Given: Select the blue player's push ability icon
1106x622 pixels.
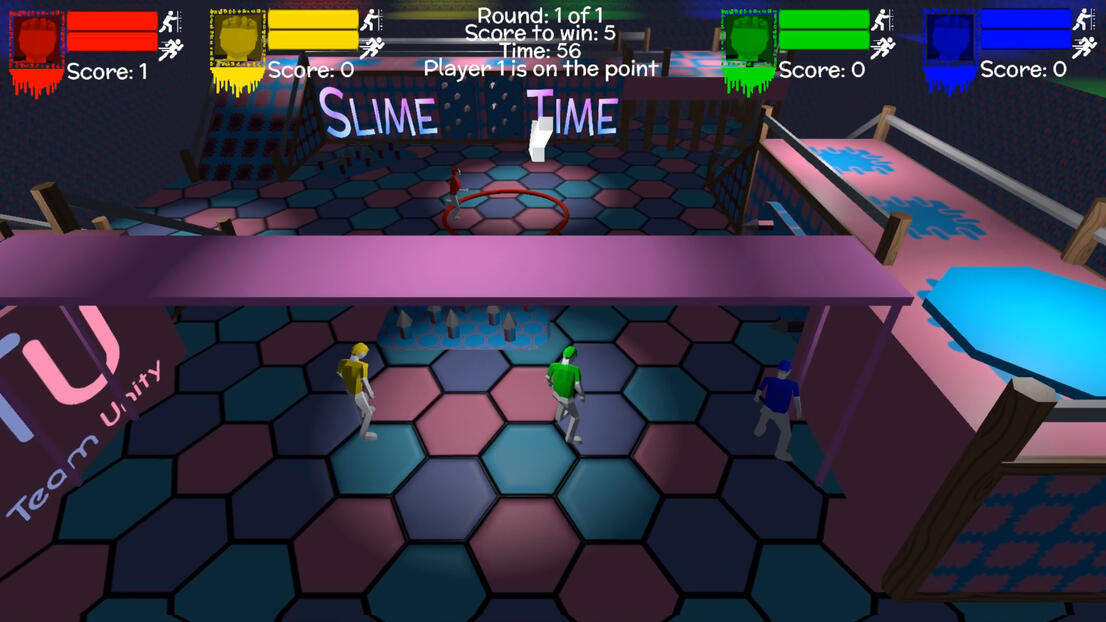Looking at the screenshot, I should pos(1084,20).
